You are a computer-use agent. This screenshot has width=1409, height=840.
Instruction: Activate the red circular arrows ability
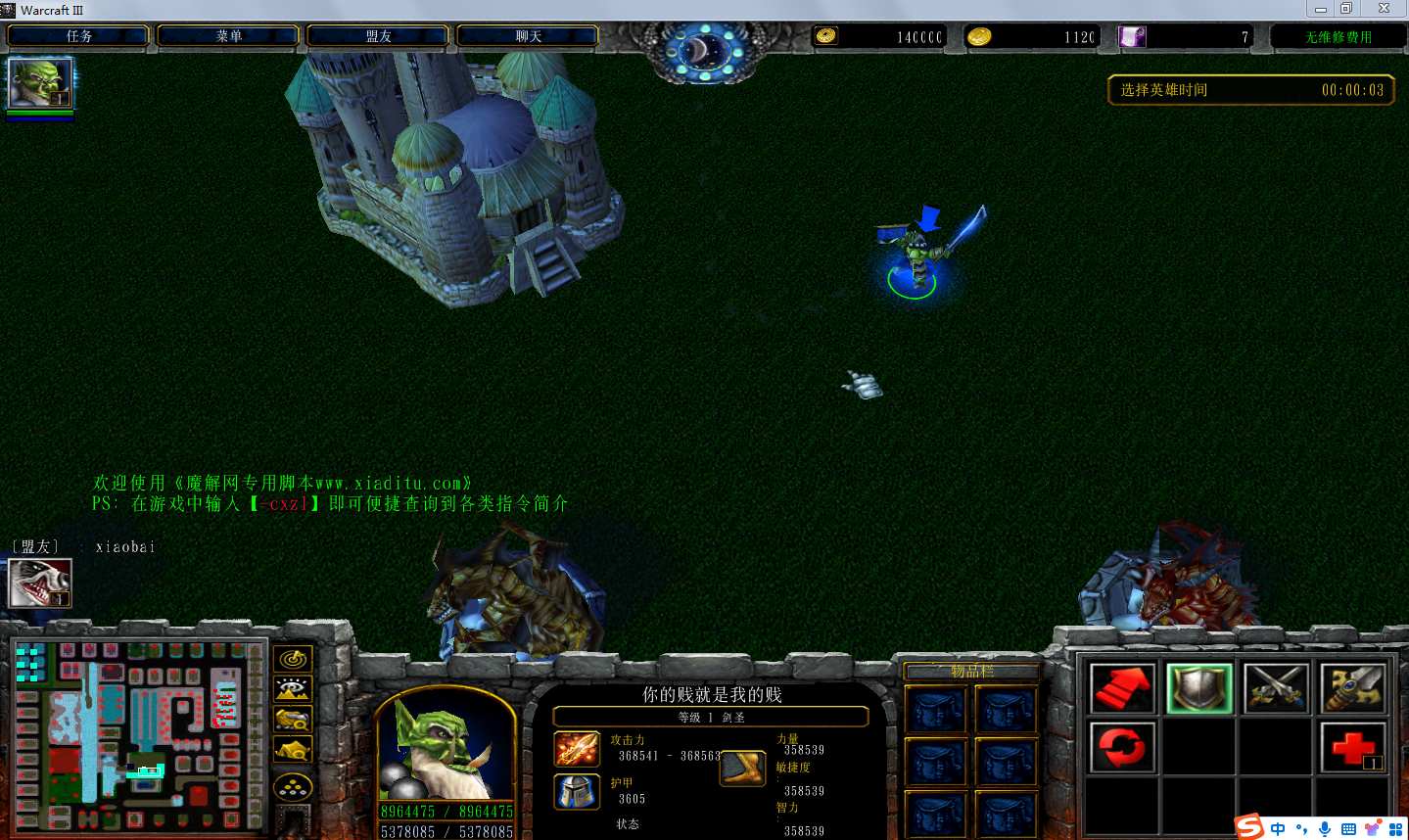click(x=1122, y=748)
